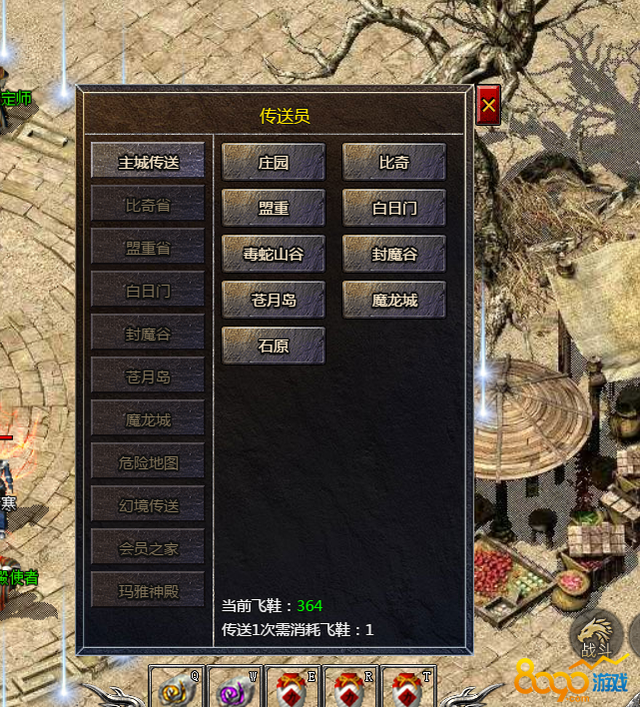Image resolution: width=640 pixels, height=707 pixels.
Task: Open the 盟重省 teleport list
Action: tap(148, 248)
